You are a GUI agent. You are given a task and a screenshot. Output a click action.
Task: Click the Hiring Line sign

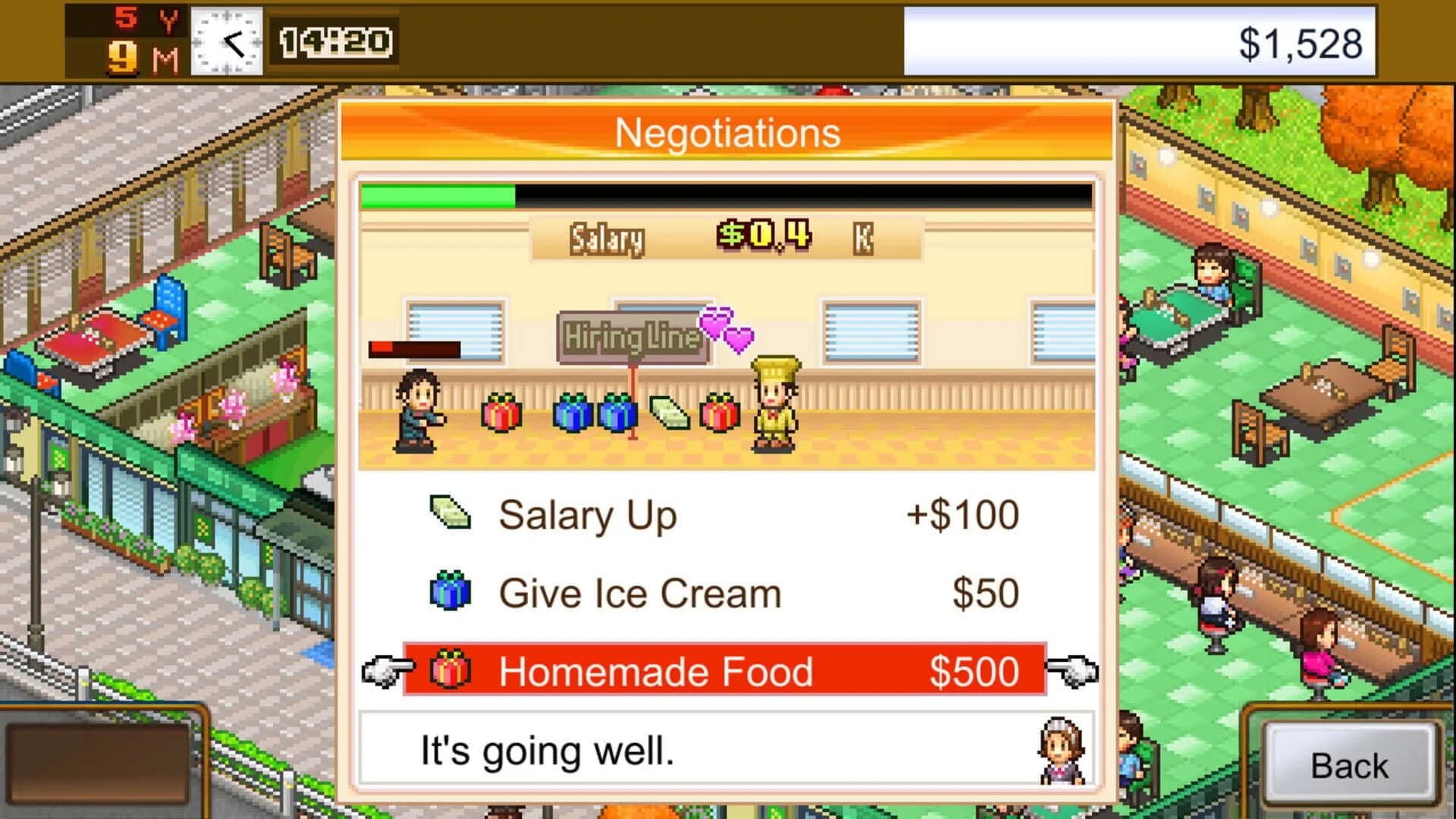(x=628, y=336)
